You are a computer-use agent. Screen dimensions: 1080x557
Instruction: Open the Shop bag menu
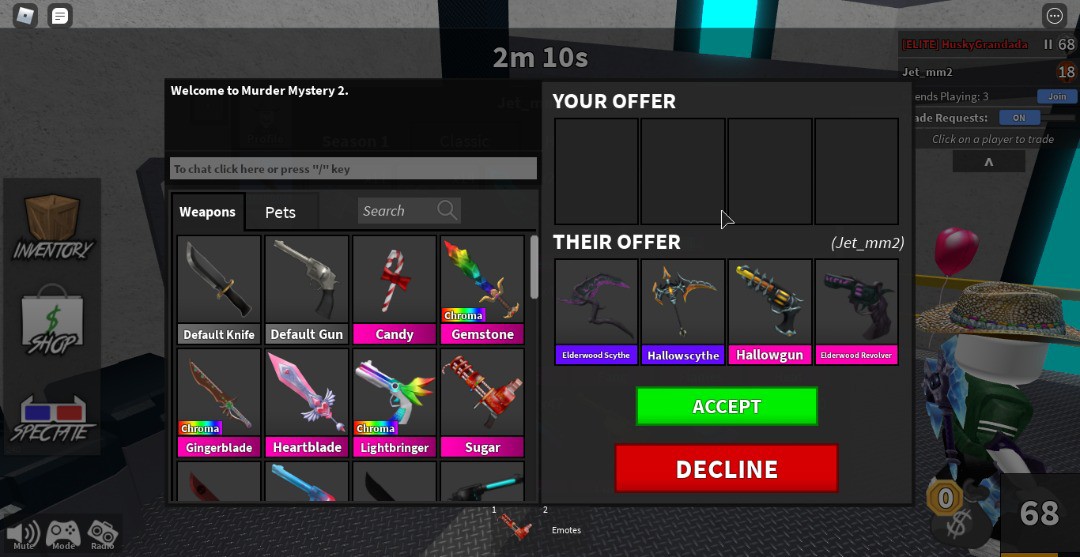click(52, 322)
